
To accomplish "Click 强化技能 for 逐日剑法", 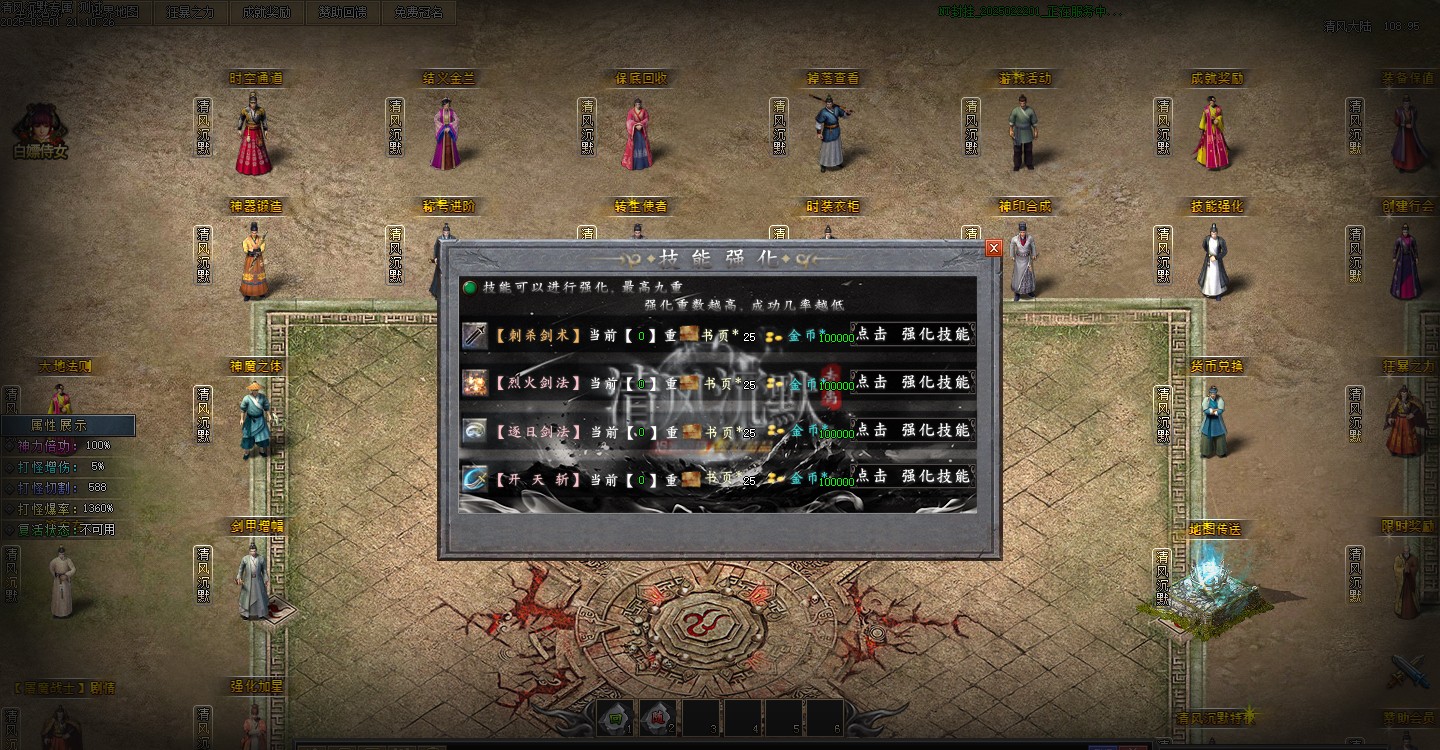I will pos(912,430).
